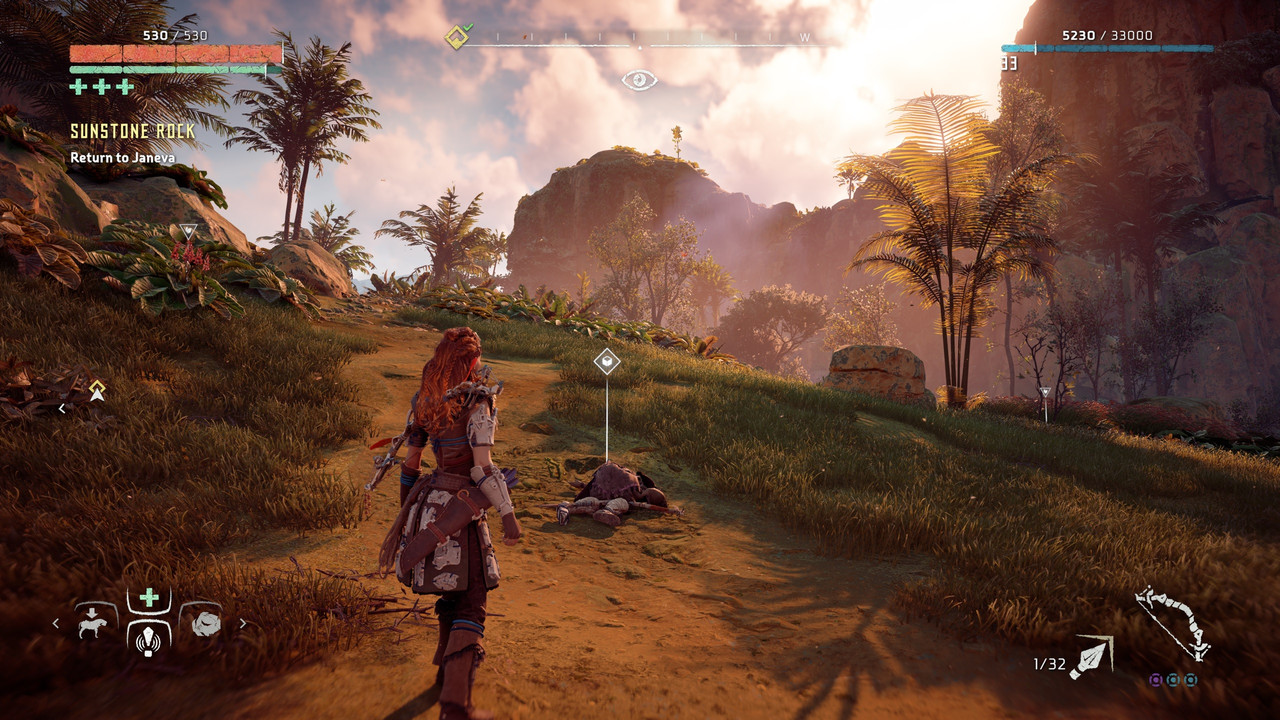Screen dimensions: 1280x720
Task: Select the Sunstone Rock quest tracker
Action: (133, 132)
